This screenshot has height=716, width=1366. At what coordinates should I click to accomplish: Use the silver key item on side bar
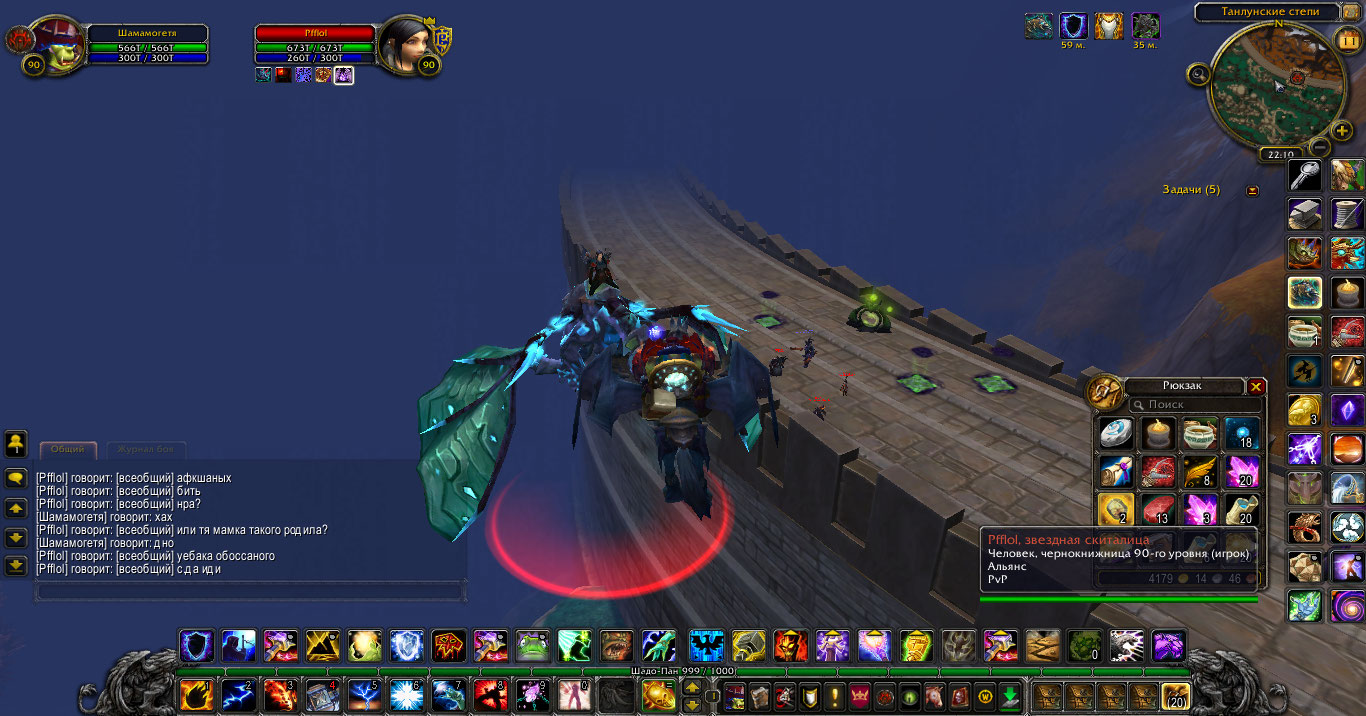[x=1304, y=176]
